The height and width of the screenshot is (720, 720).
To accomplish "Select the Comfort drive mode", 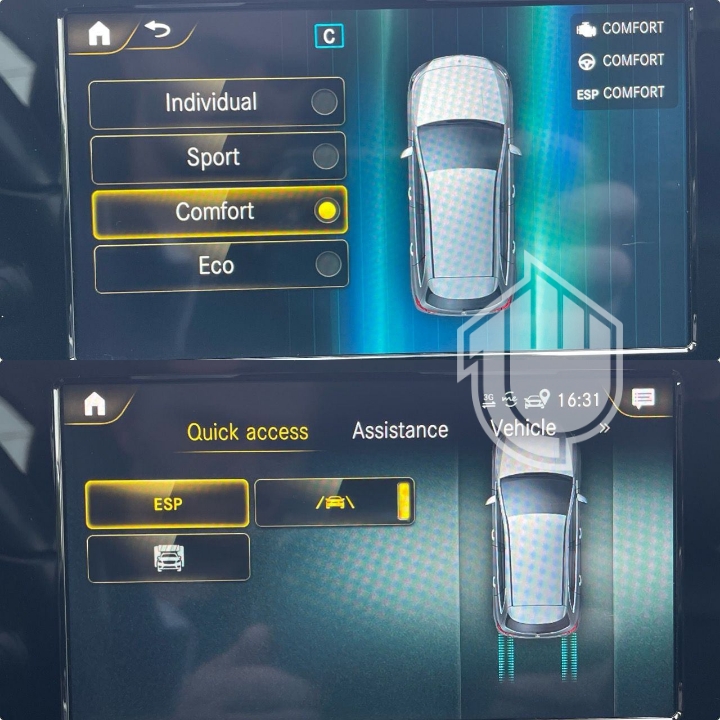I will [219, 211].
